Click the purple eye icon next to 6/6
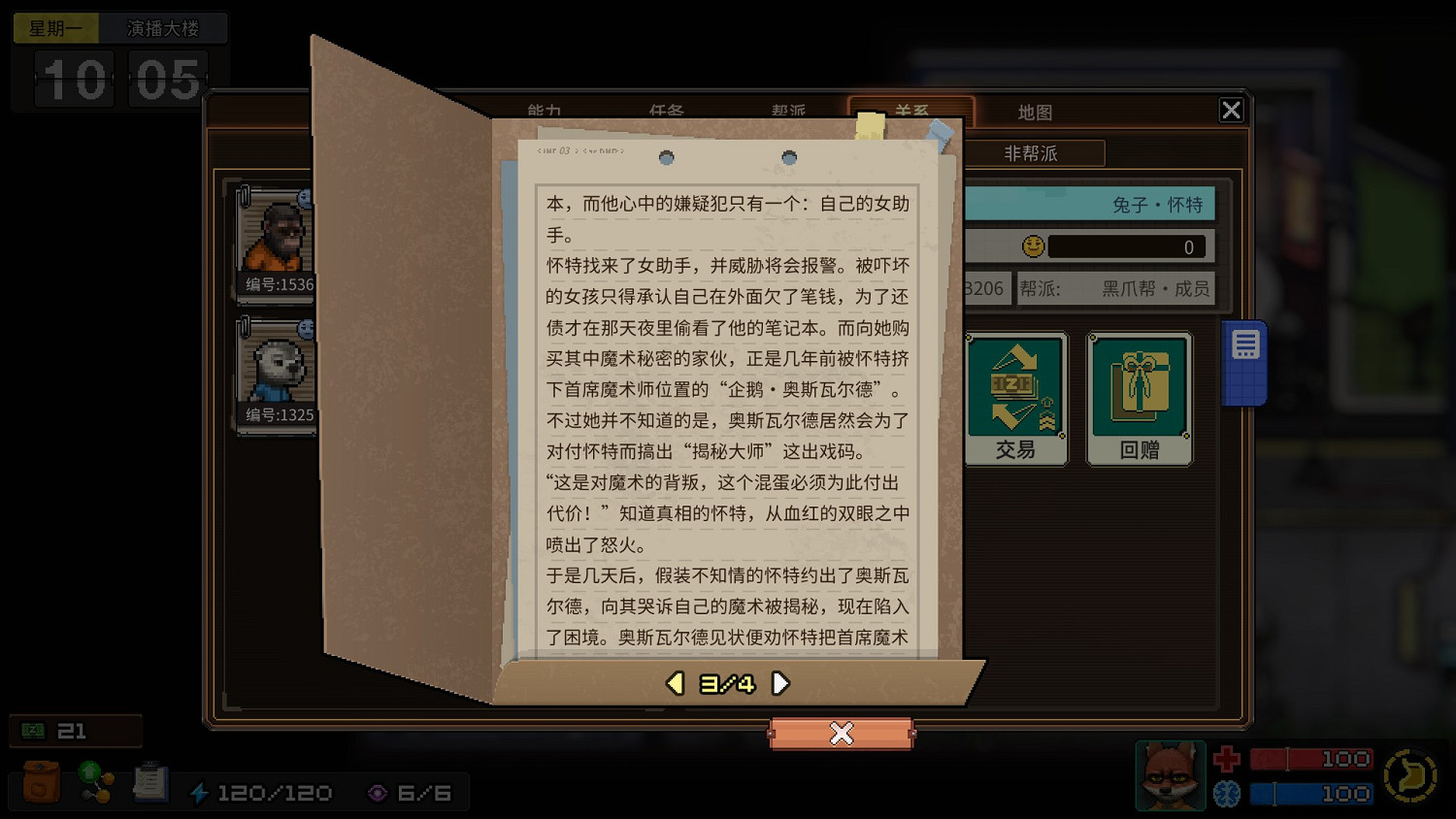The image size is (1456, 819). point(379,792)
